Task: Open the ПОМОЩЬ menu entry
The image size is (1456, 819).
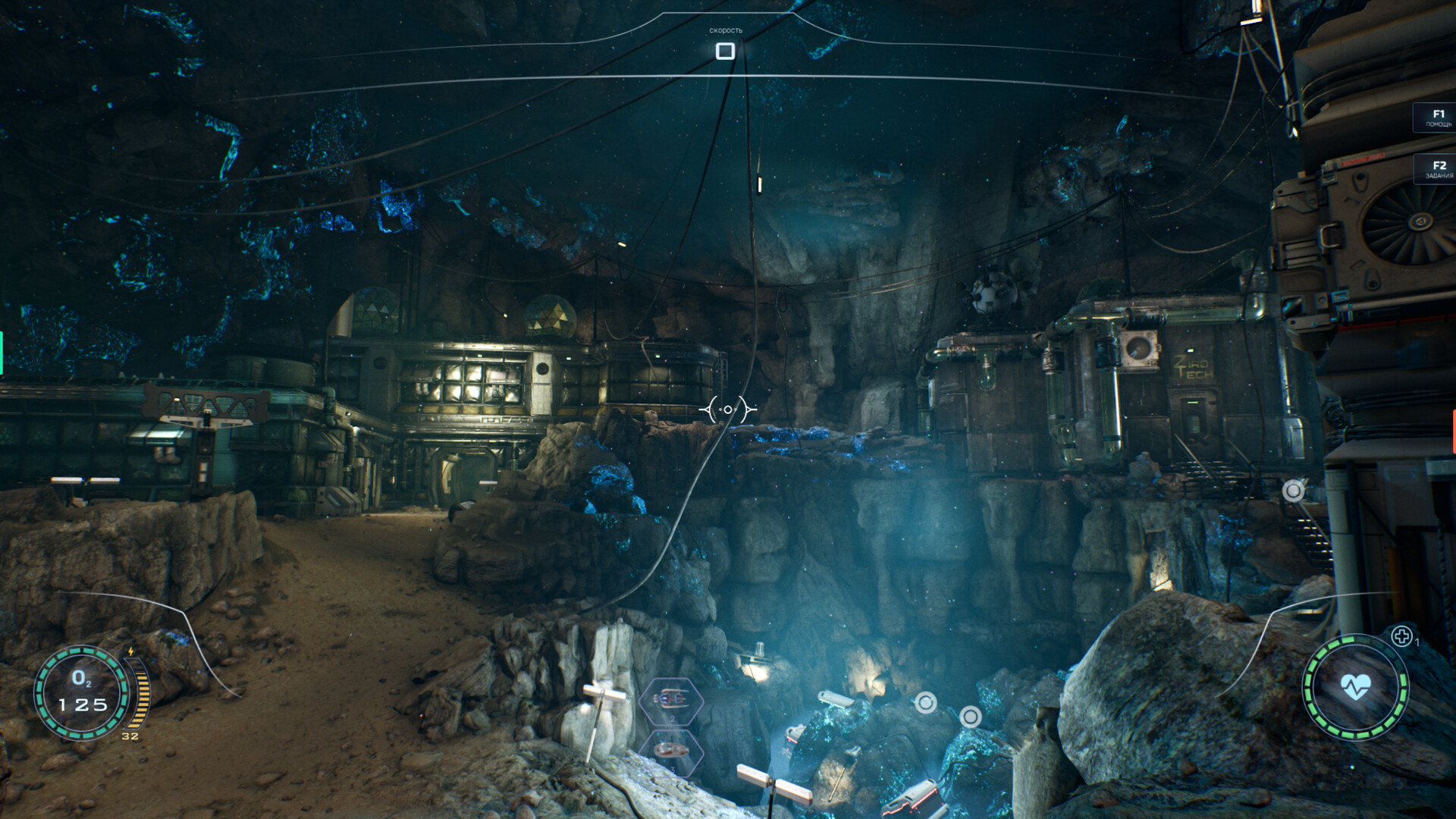Action: pyautogui.click(x=1437, y=123)
